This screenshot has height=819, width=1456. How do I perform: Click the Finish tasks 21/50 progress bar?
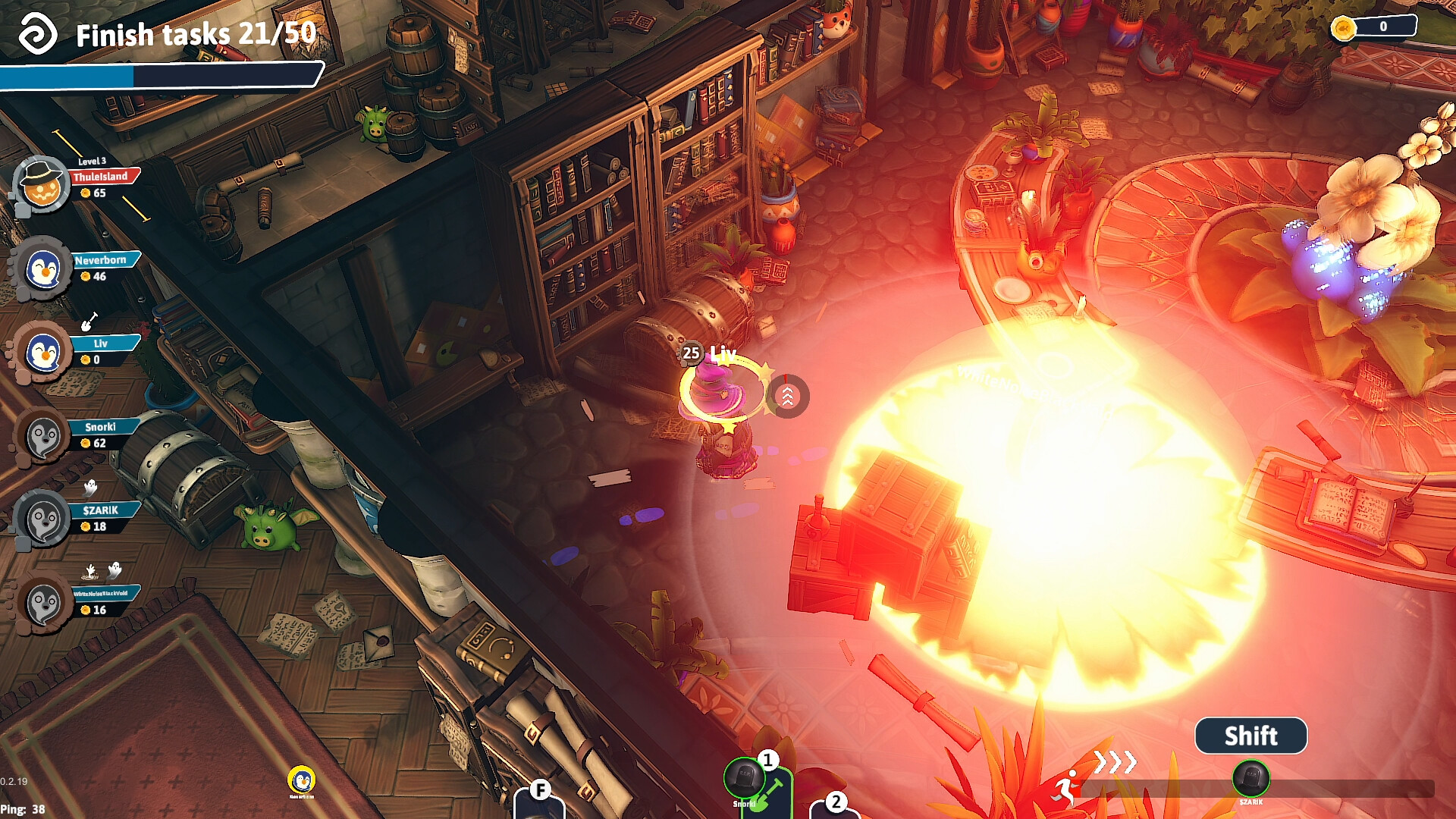click(x=159, y=75)
